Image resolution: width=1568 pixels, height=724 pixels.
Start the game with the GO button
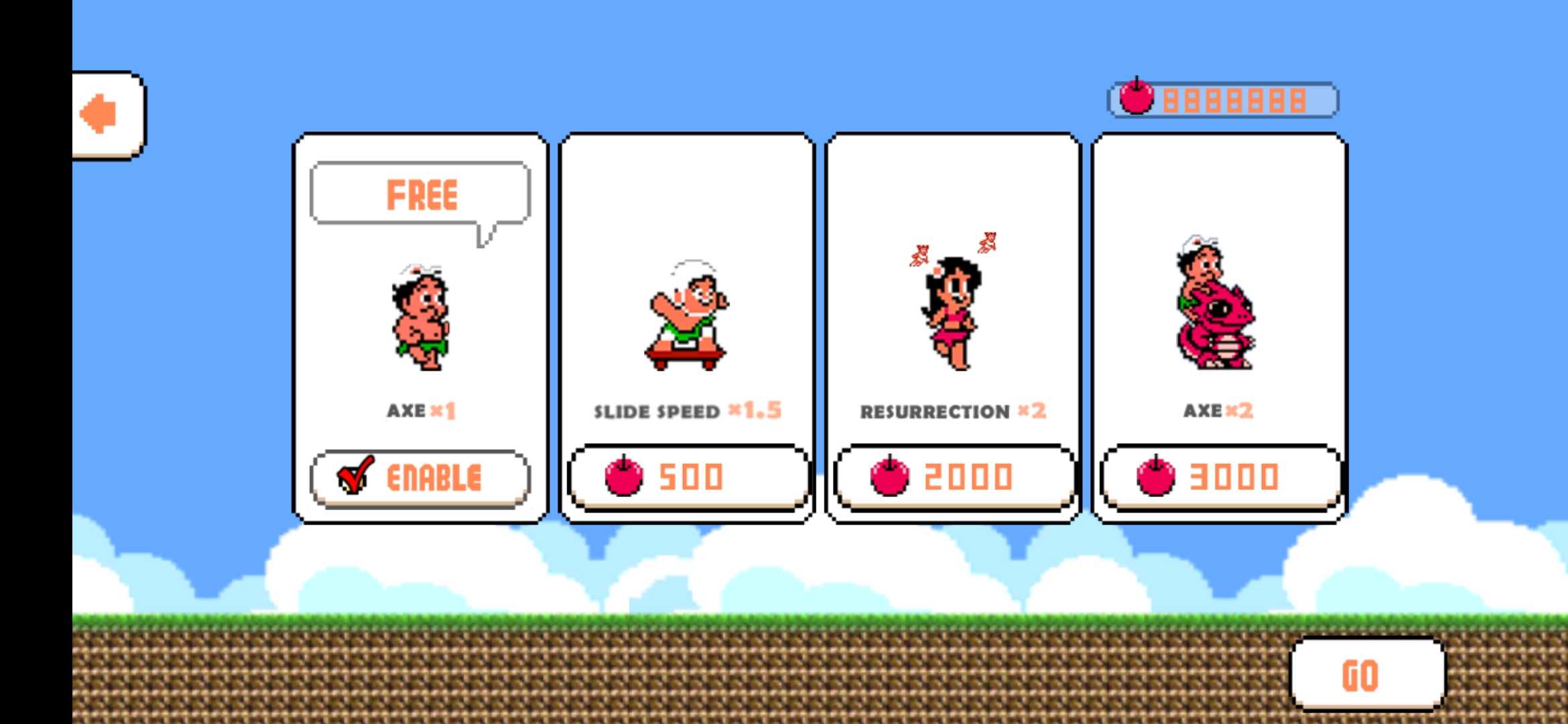(x=1367, y=674)
